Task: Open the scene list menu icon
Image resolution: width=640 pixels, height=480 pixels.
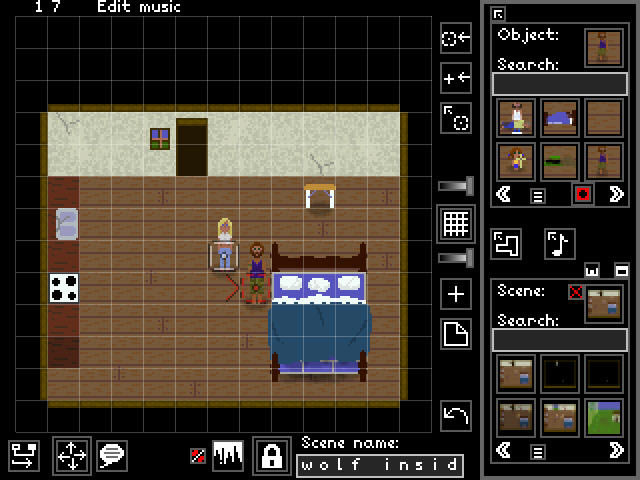Action: point(537,452)
